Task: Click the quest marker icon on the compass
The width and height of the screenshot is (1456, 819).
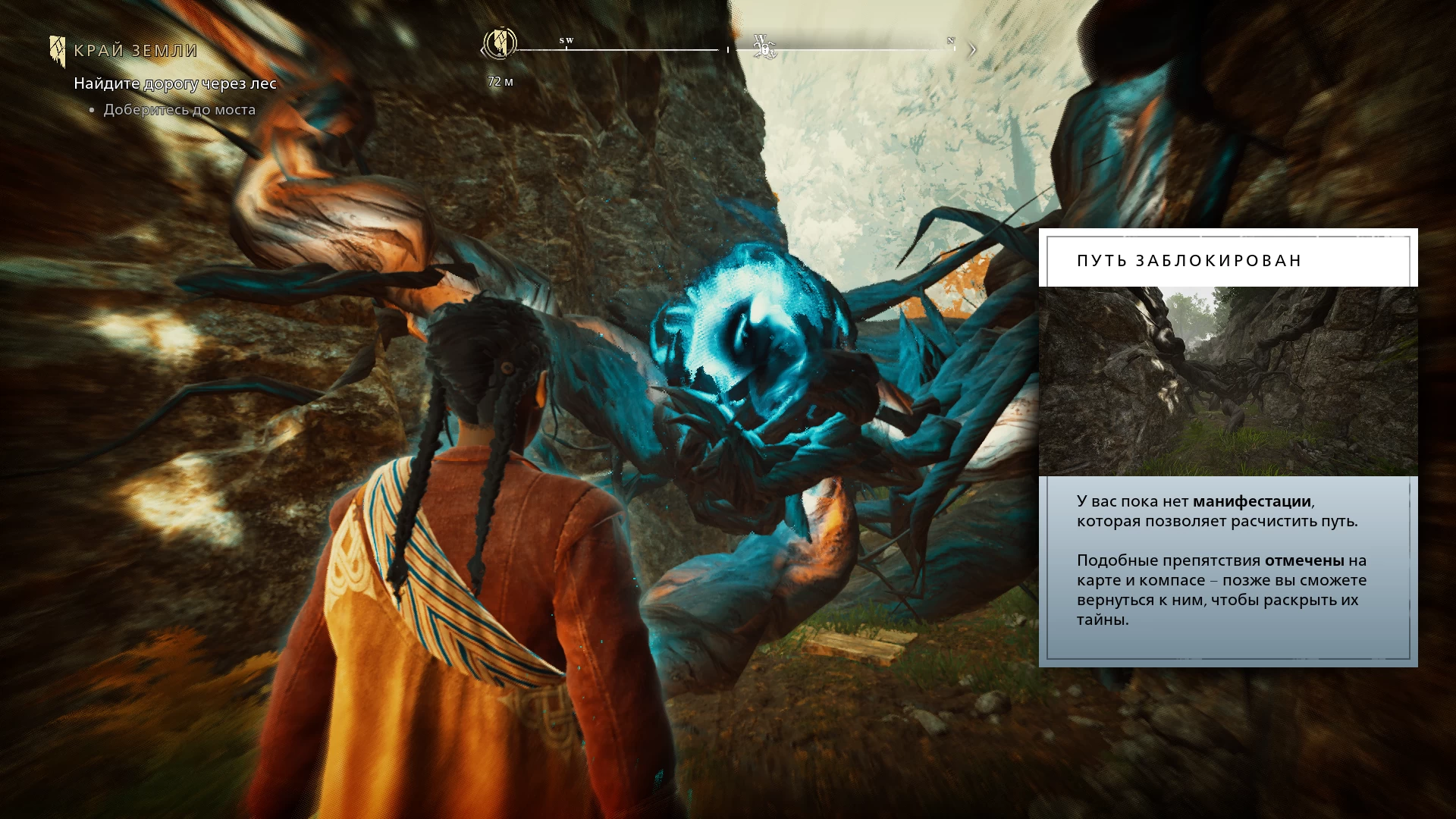Action: point(500,44)
